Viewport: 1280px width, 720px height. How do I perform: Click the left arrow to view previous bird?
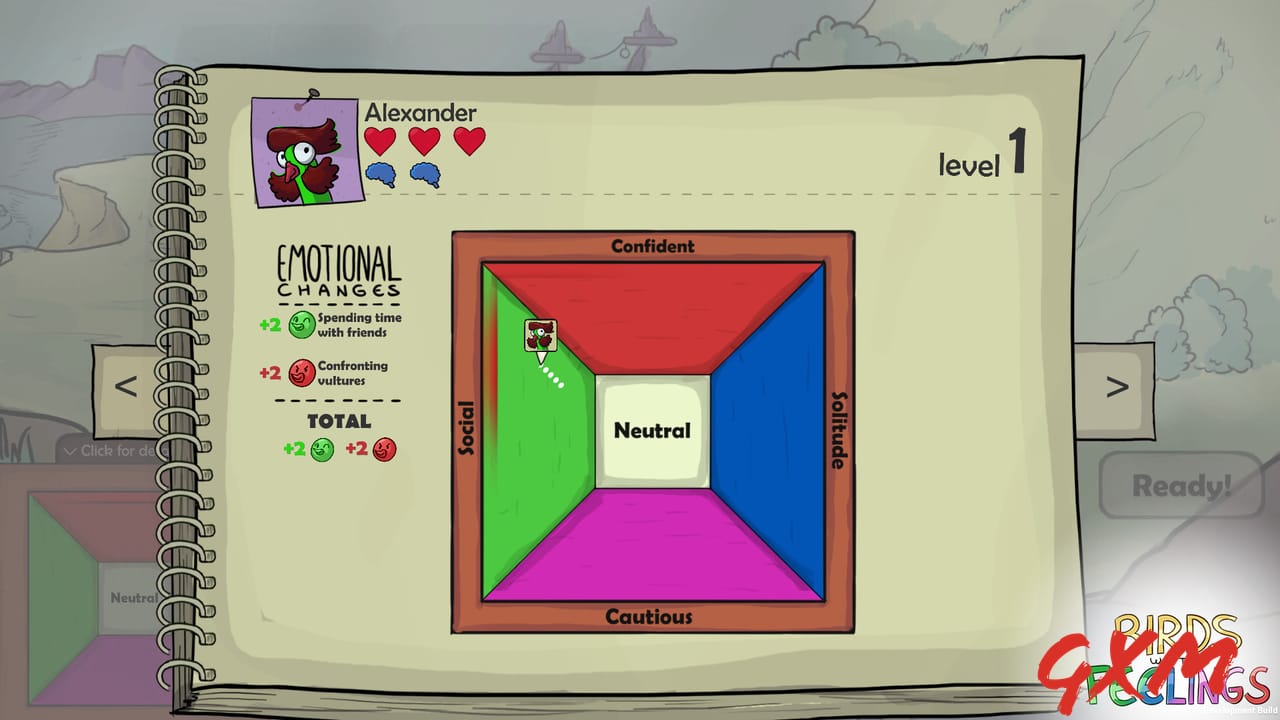point(127,385)
